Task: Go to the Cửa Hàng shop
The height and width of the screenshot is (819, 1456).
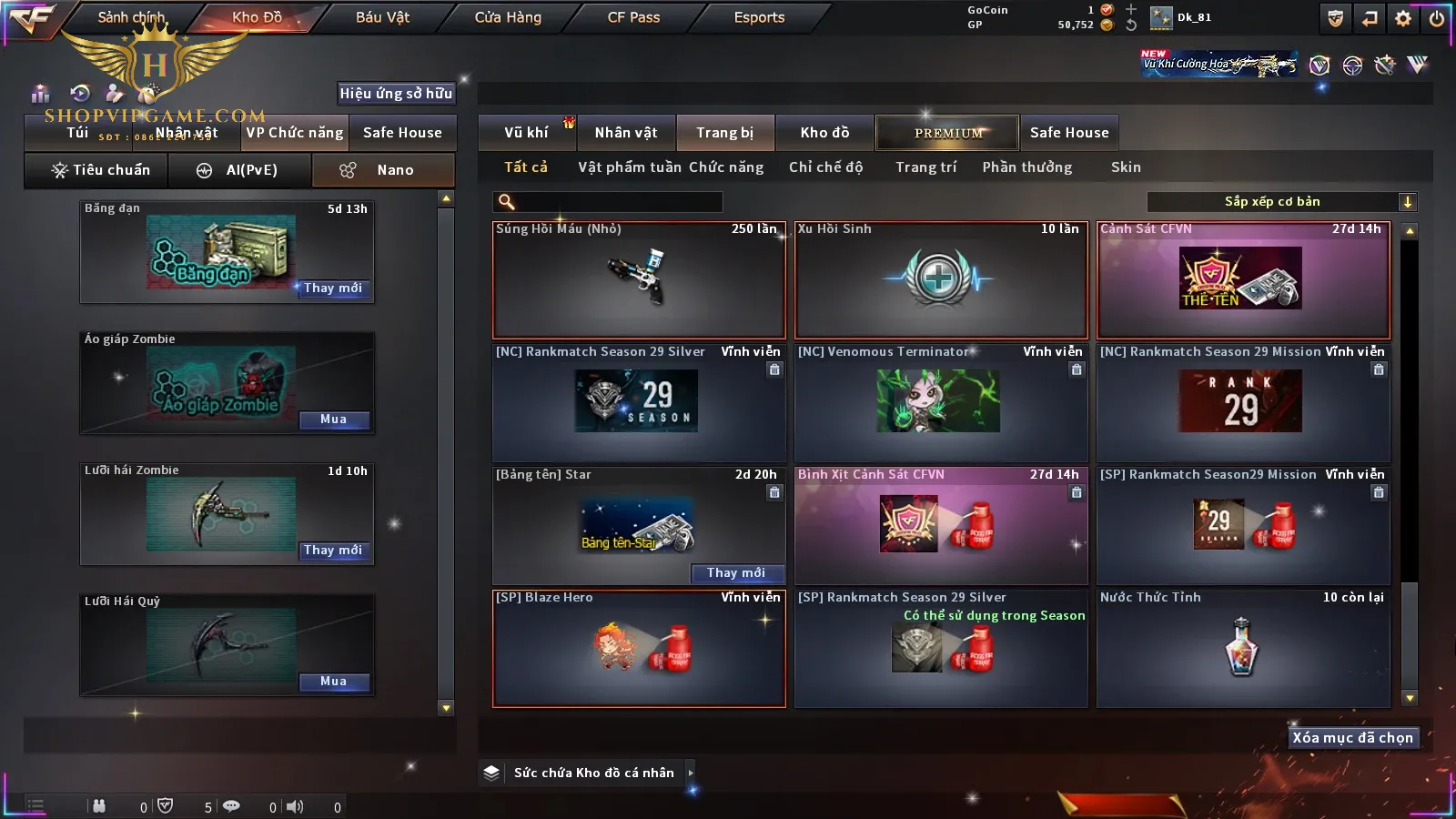Action: click(508, 17)
